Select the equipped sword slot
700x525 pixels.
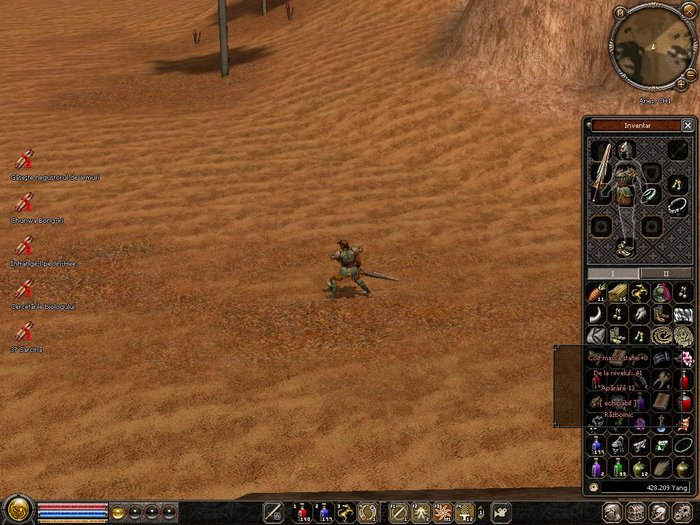(x=601, y=170)
